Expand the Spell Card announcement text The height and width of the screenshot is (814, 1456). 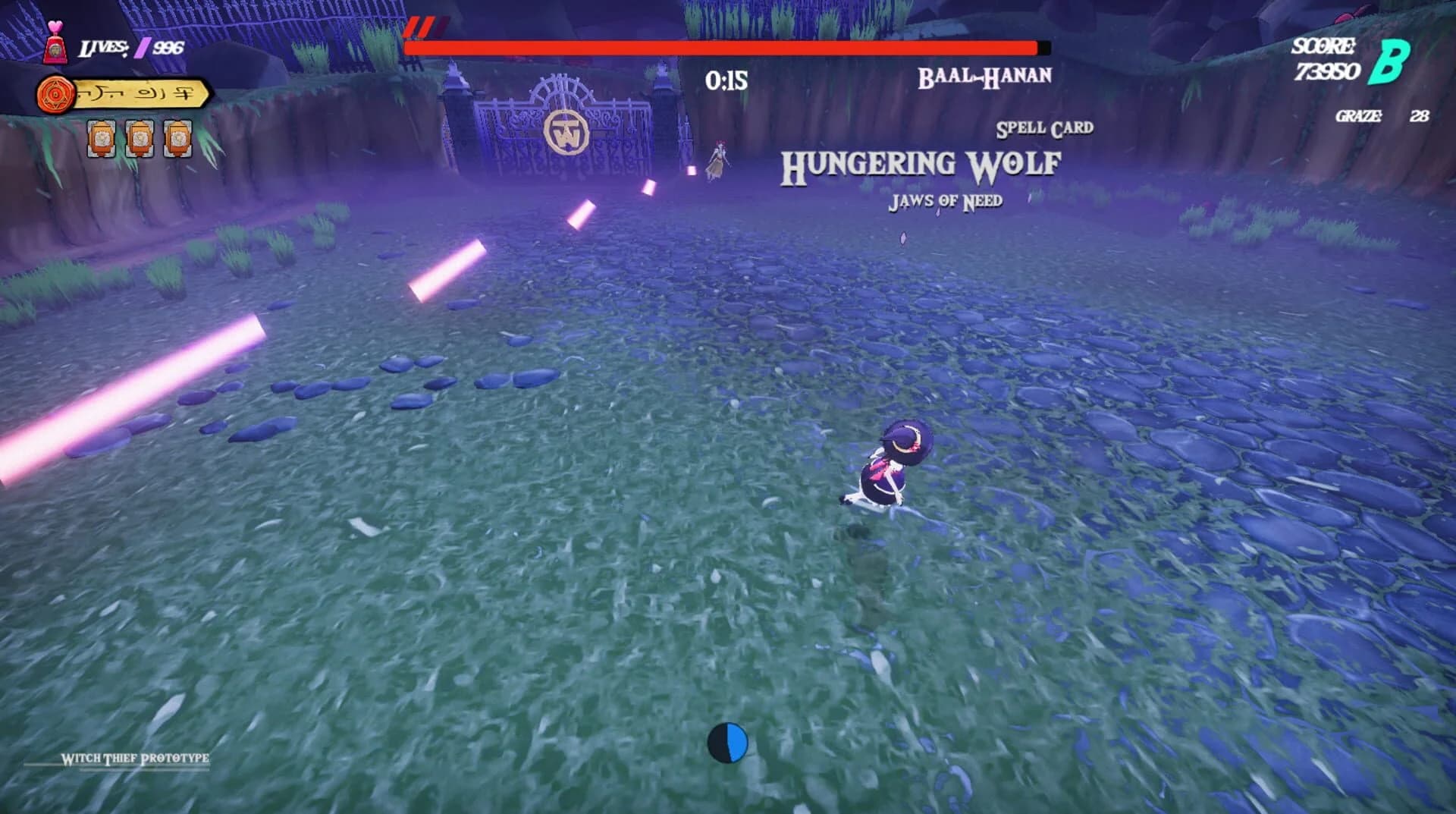coord(1045,127)
